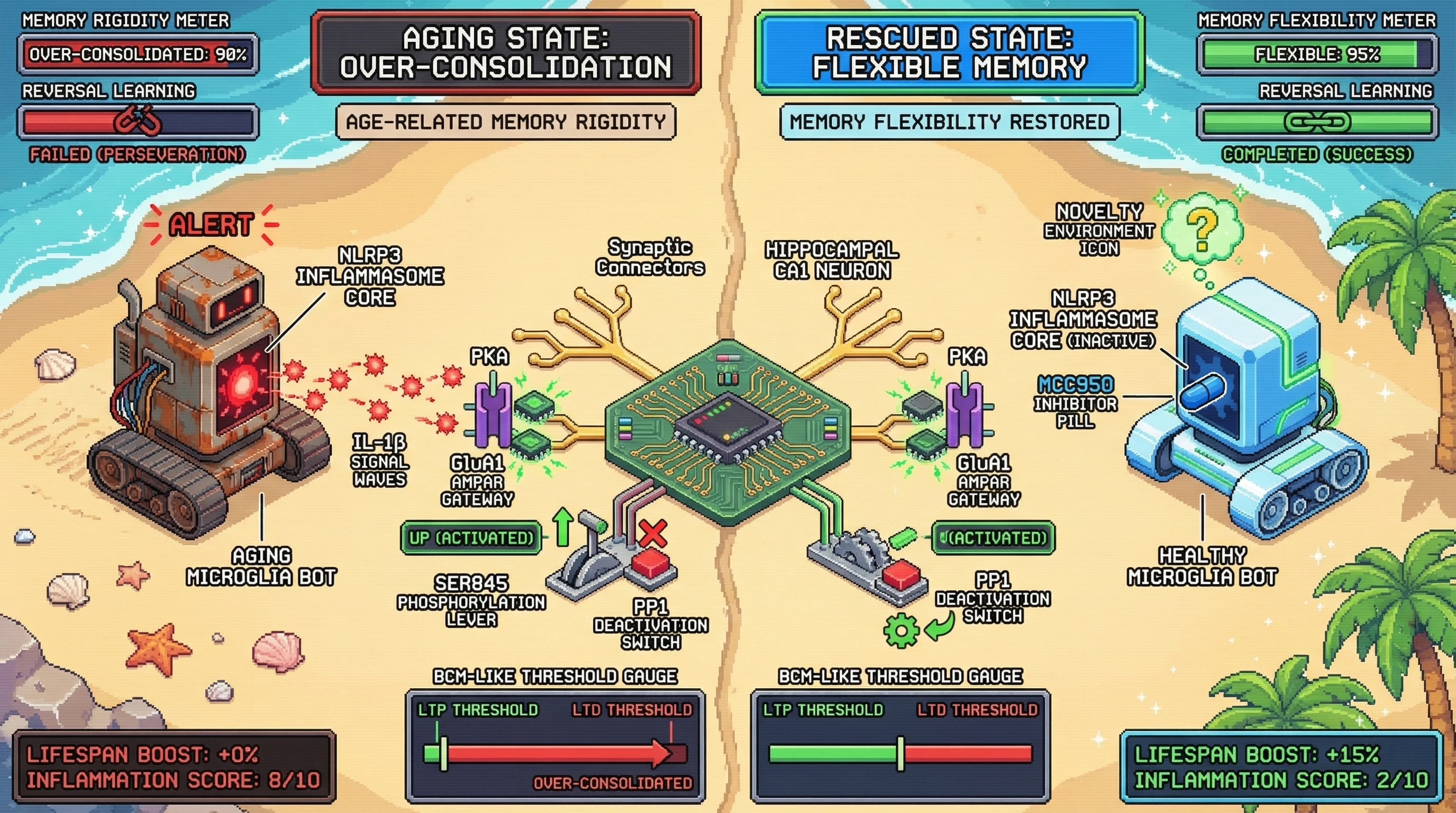Toggle the UP (ACTIVATED) lever tag

(x=470, y=538)
